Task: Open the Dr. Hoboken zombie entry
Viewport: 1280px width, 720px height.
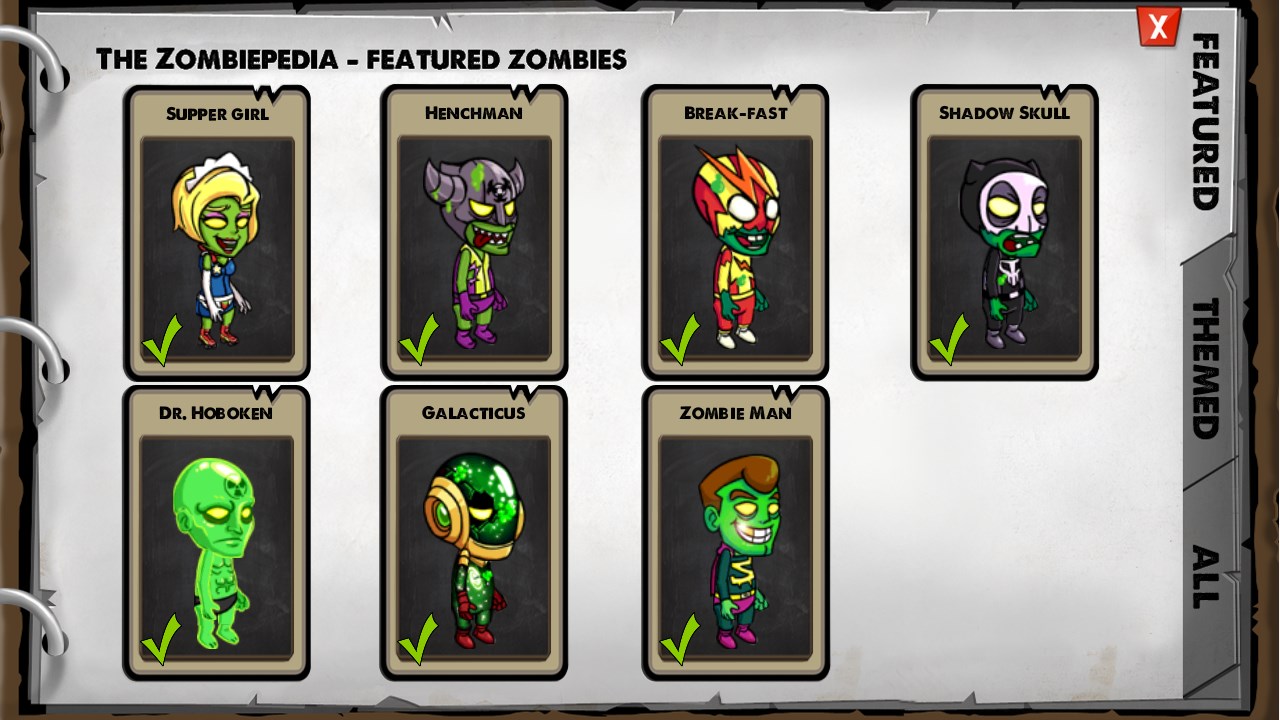Action: pos(217,530)
